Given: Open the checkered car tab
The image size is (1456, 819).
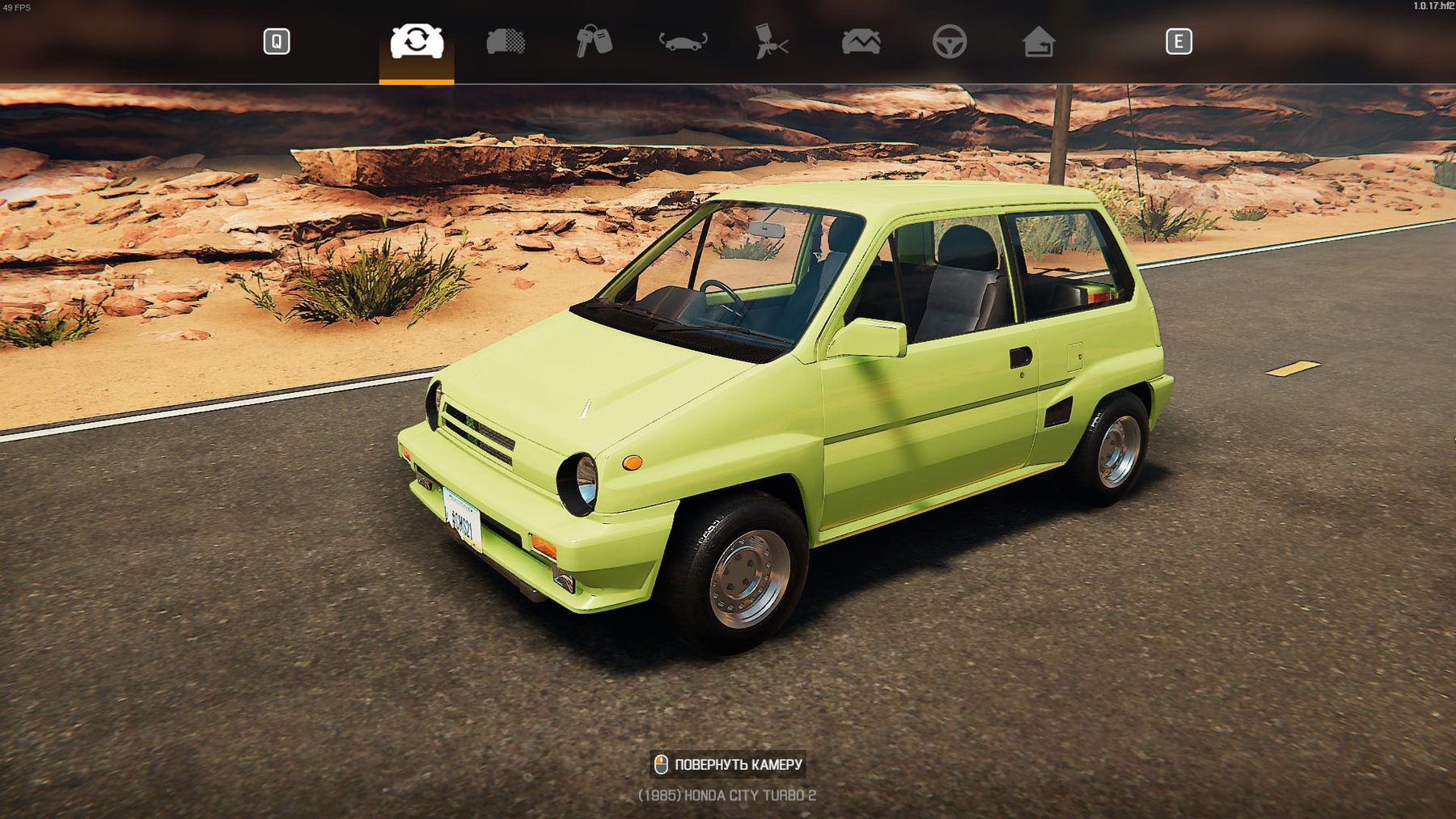Looking at the screenshot, I should click(506, 41).
